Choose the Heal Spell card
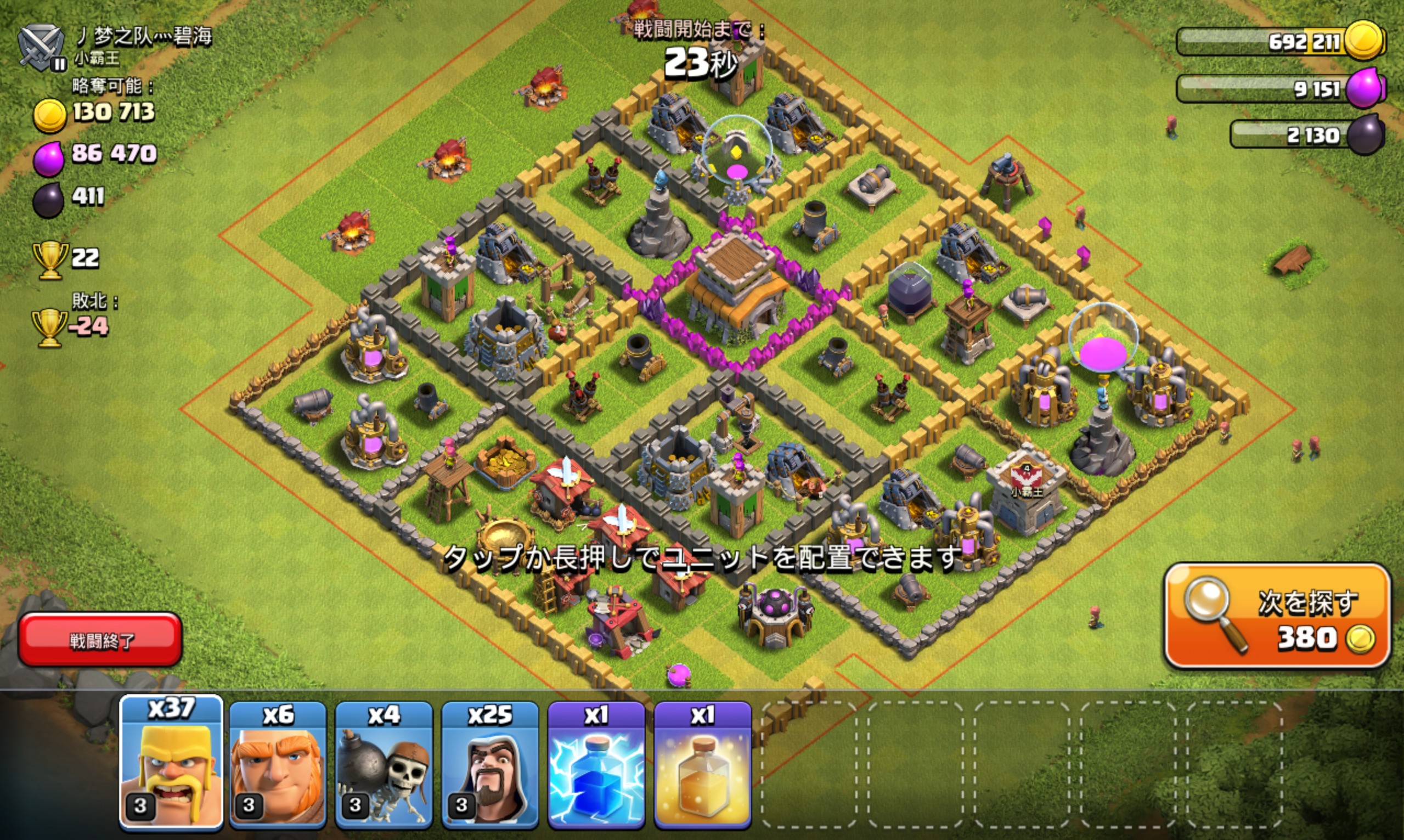The width and height of the screenshot is (1404, 840). tap(703, 765)
